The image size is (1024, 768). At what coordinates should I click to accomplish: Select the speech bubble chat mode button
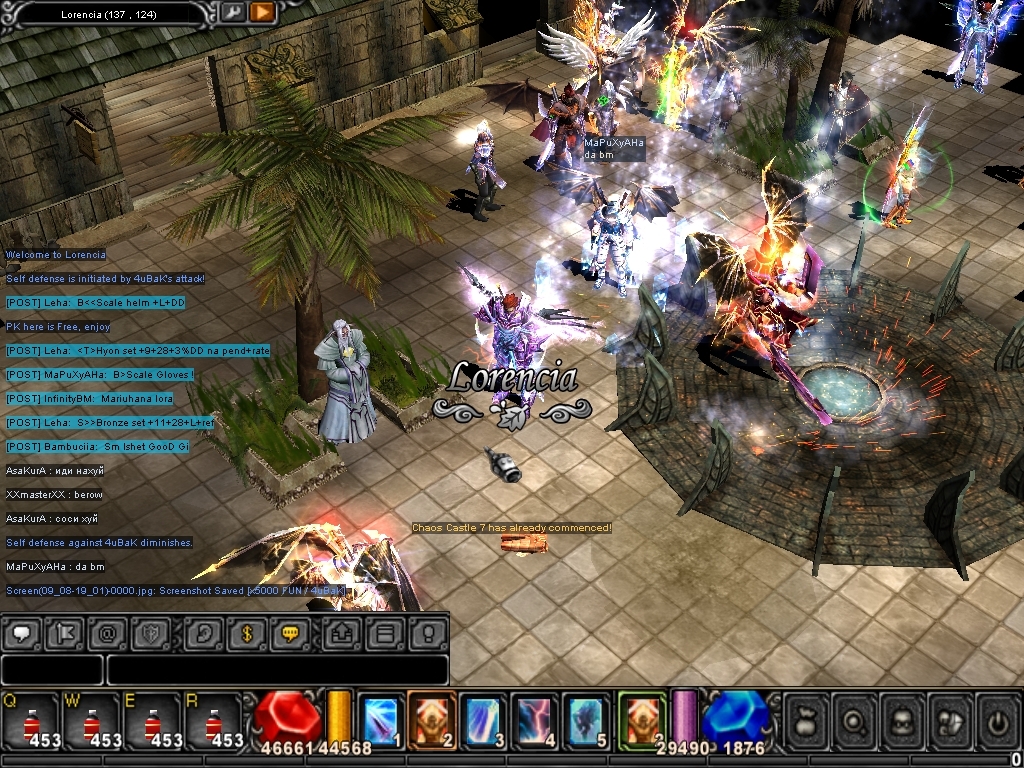click(23, 633)
